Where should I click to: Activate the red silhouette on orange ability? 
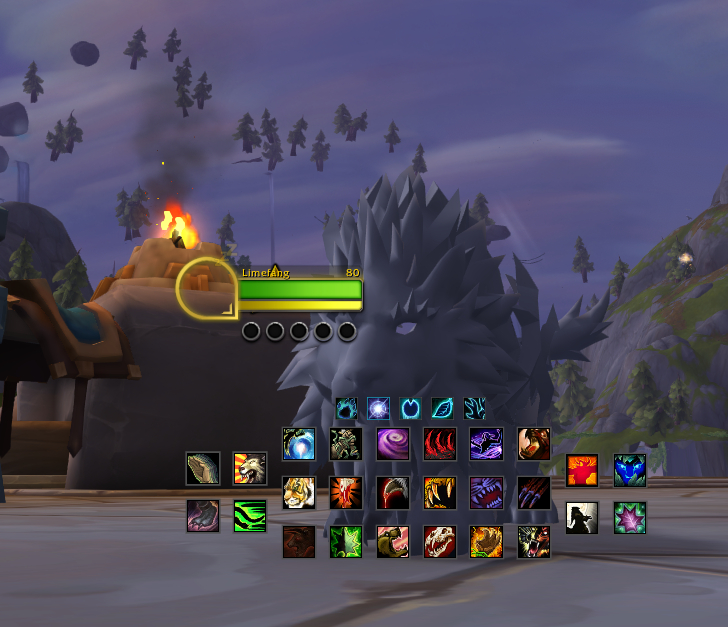coord(582,470)
